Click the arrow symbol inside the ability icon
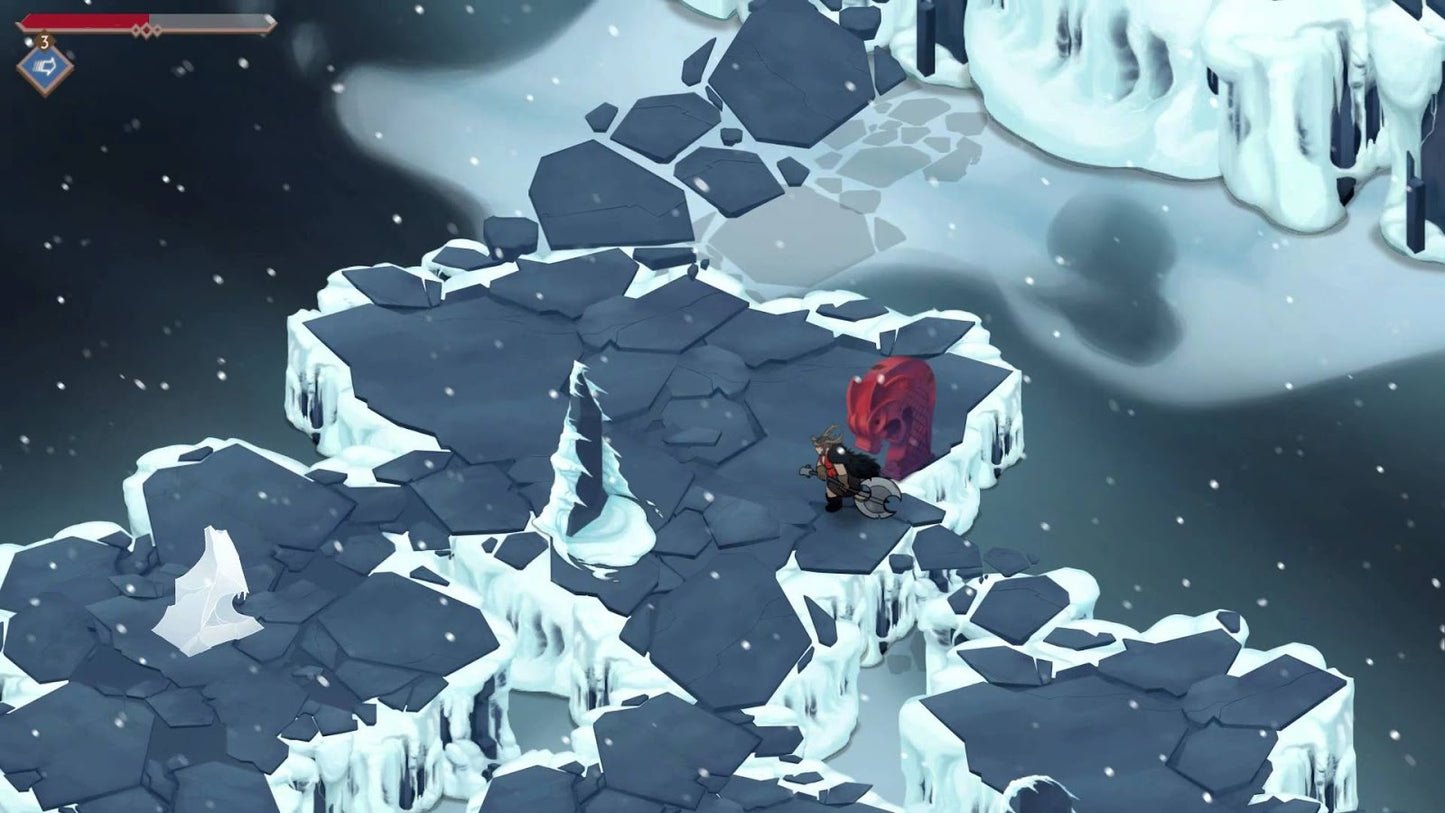Screen dimensions: 1445x813 [48, 64]
